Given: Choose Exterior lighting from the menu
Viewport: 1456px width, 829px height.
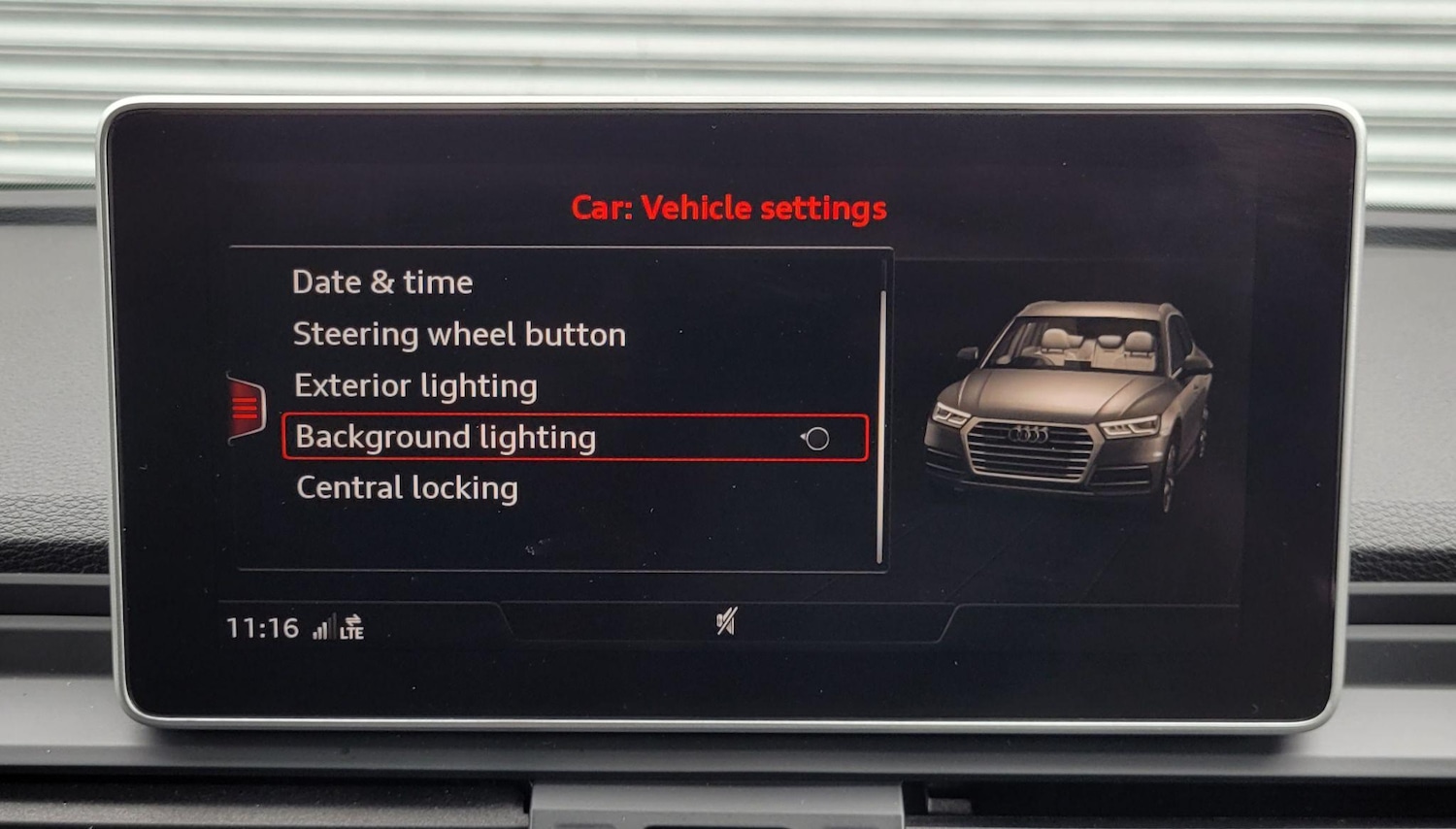Looking at the screenshot, I should coord(414,385).
